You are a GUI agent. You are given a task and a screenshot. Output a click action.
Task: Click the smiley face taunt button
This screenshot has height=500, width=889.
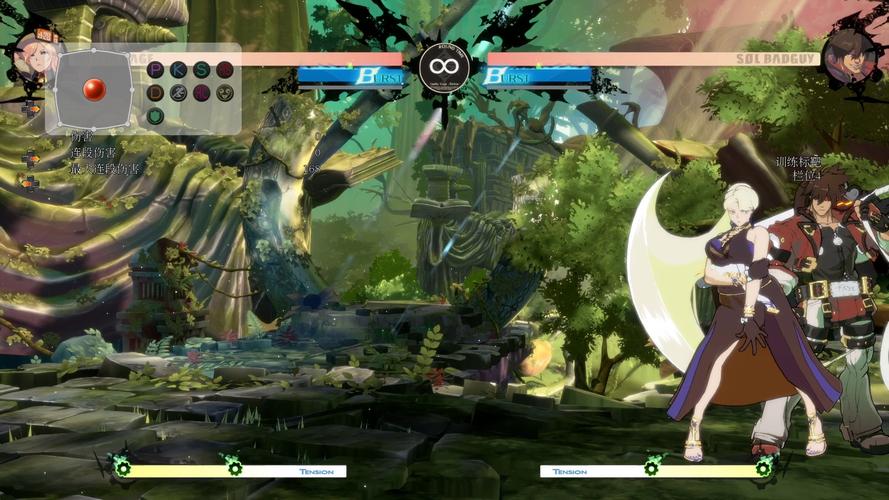225,93
